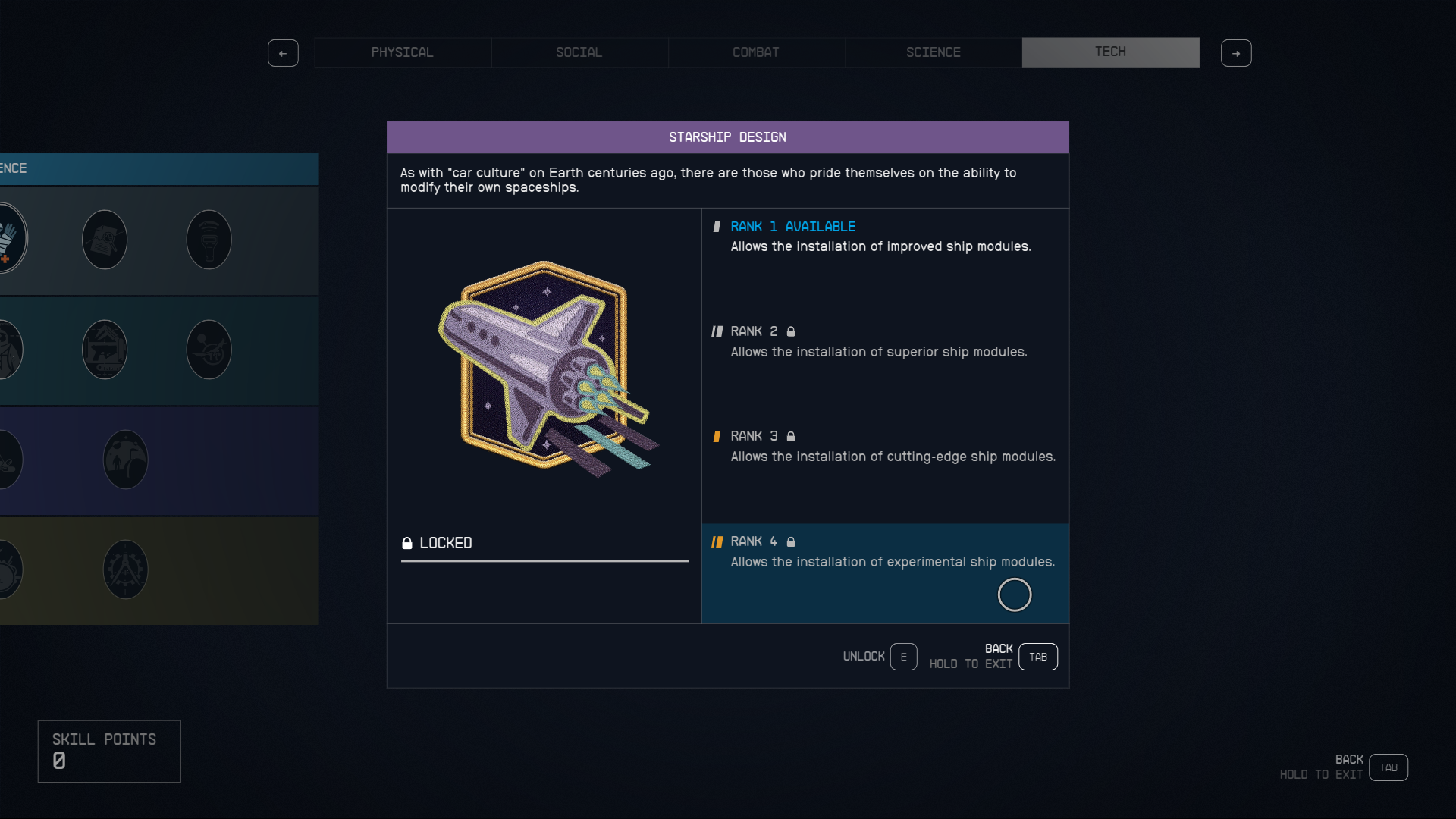Click the research document skill icon
1456x819 pixels.
coord(104,239)
